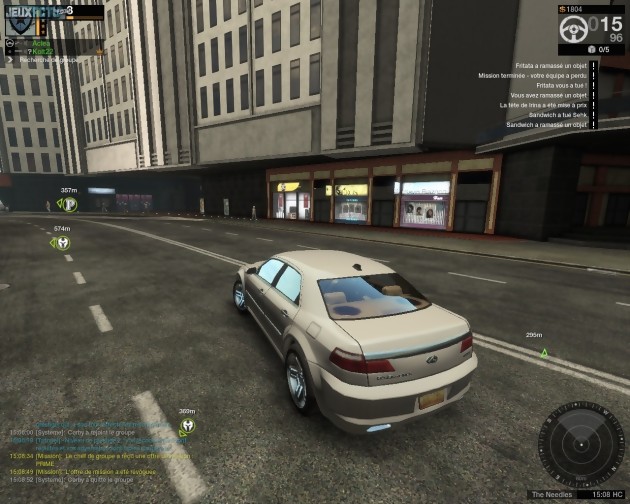
Task: Click the 'Fritata vous a tué' notification
Action: (x=562, y=85)
